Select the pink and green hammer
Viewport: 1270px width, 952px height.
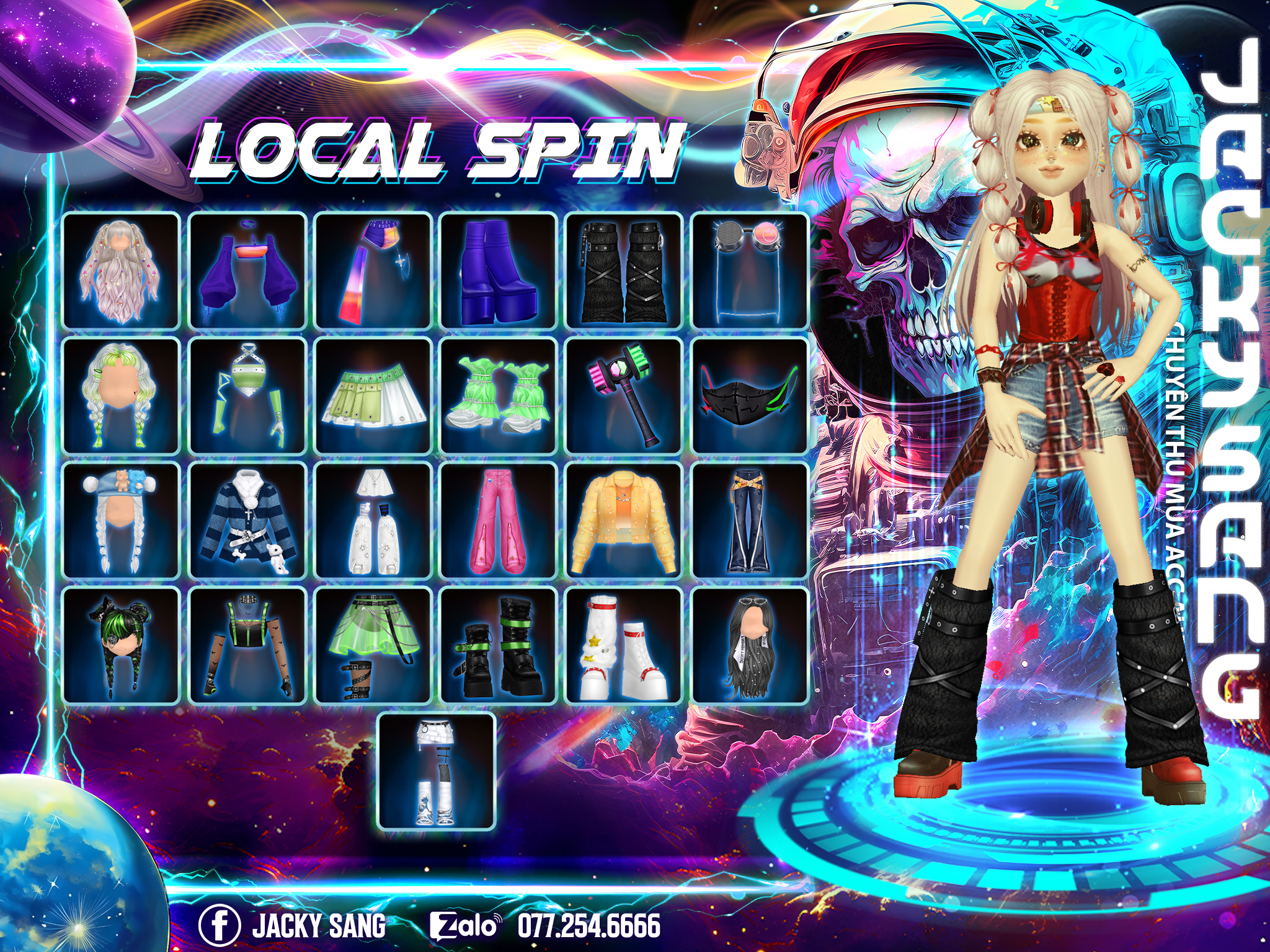point(624,396)
